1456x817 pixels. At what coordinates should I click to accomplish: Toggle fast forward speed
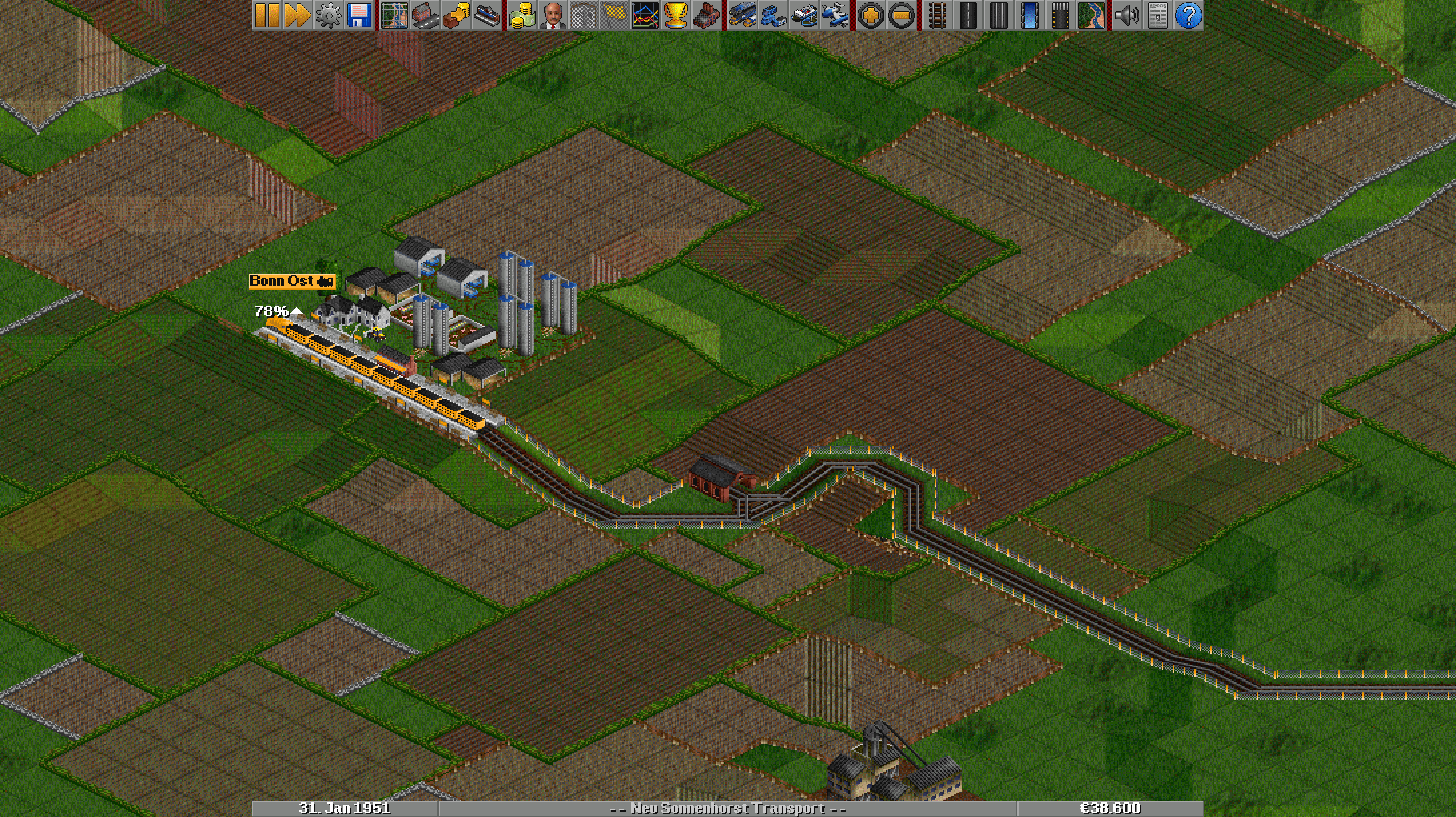[x=298, y=15]
